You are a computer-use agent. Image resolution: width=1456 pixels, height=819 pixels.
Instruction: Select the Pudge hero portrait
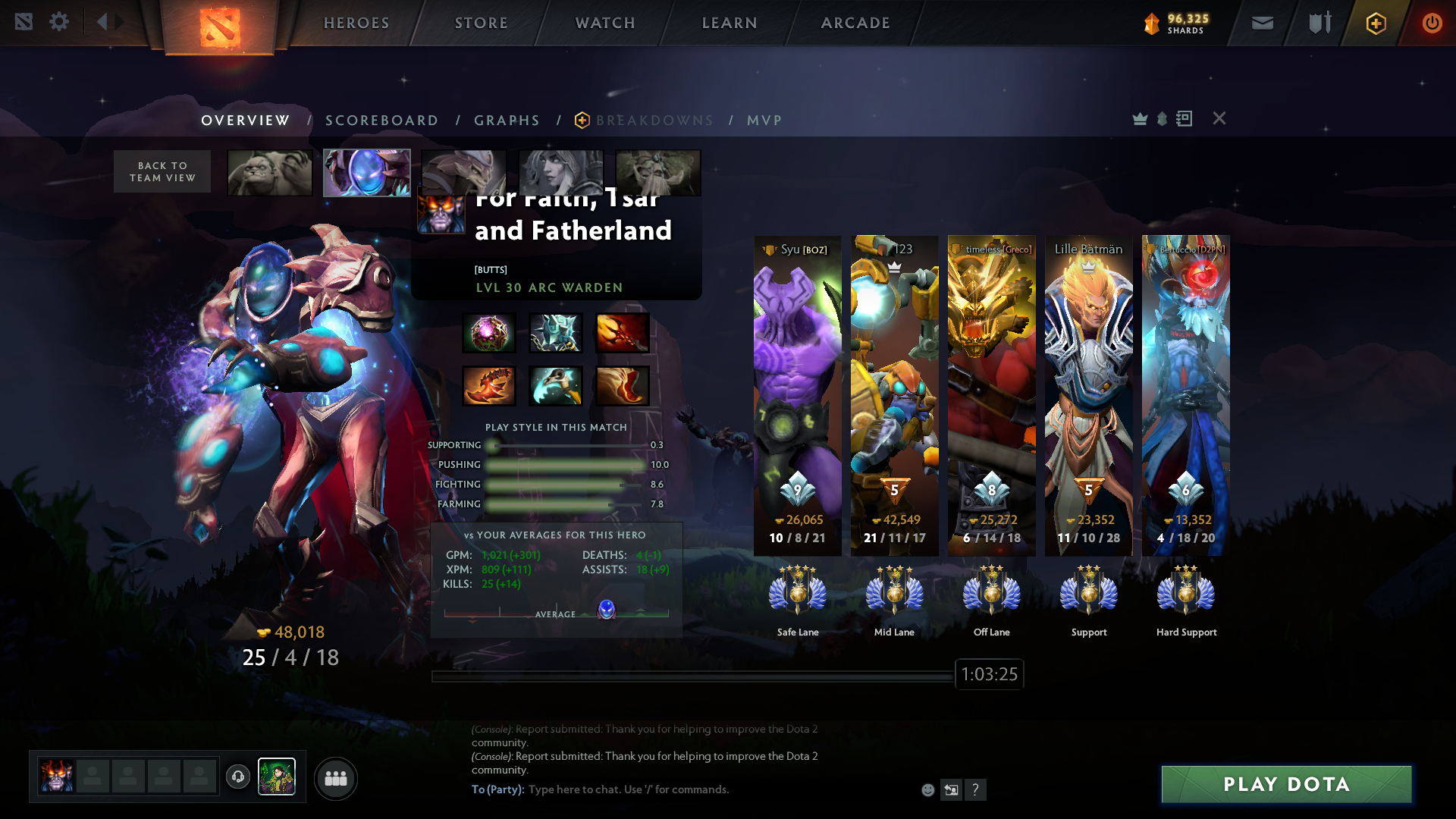(x=270, y=173)
